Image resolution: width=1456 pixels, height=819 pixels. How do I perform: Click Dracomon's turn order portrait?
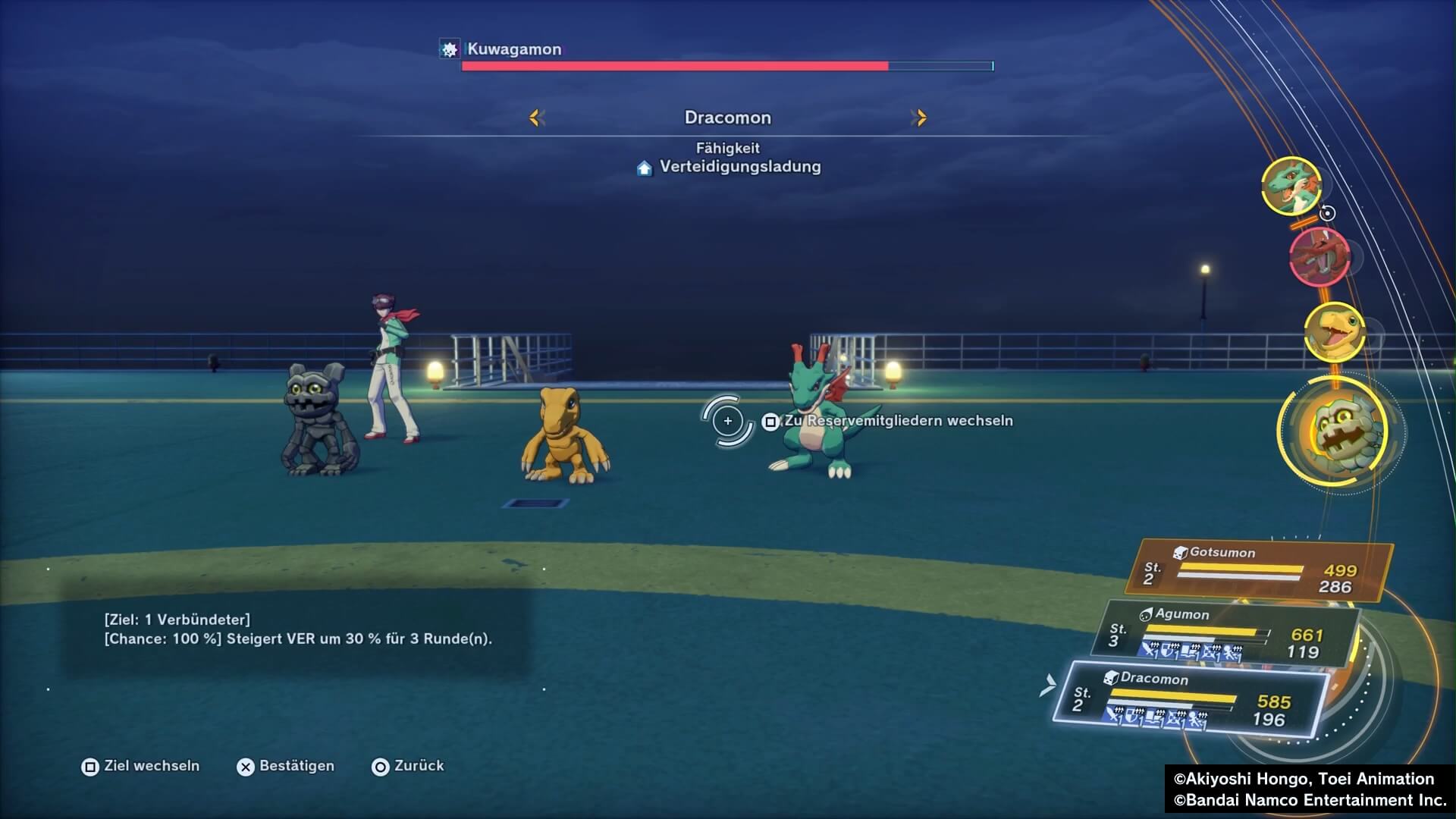(1291, 186)
